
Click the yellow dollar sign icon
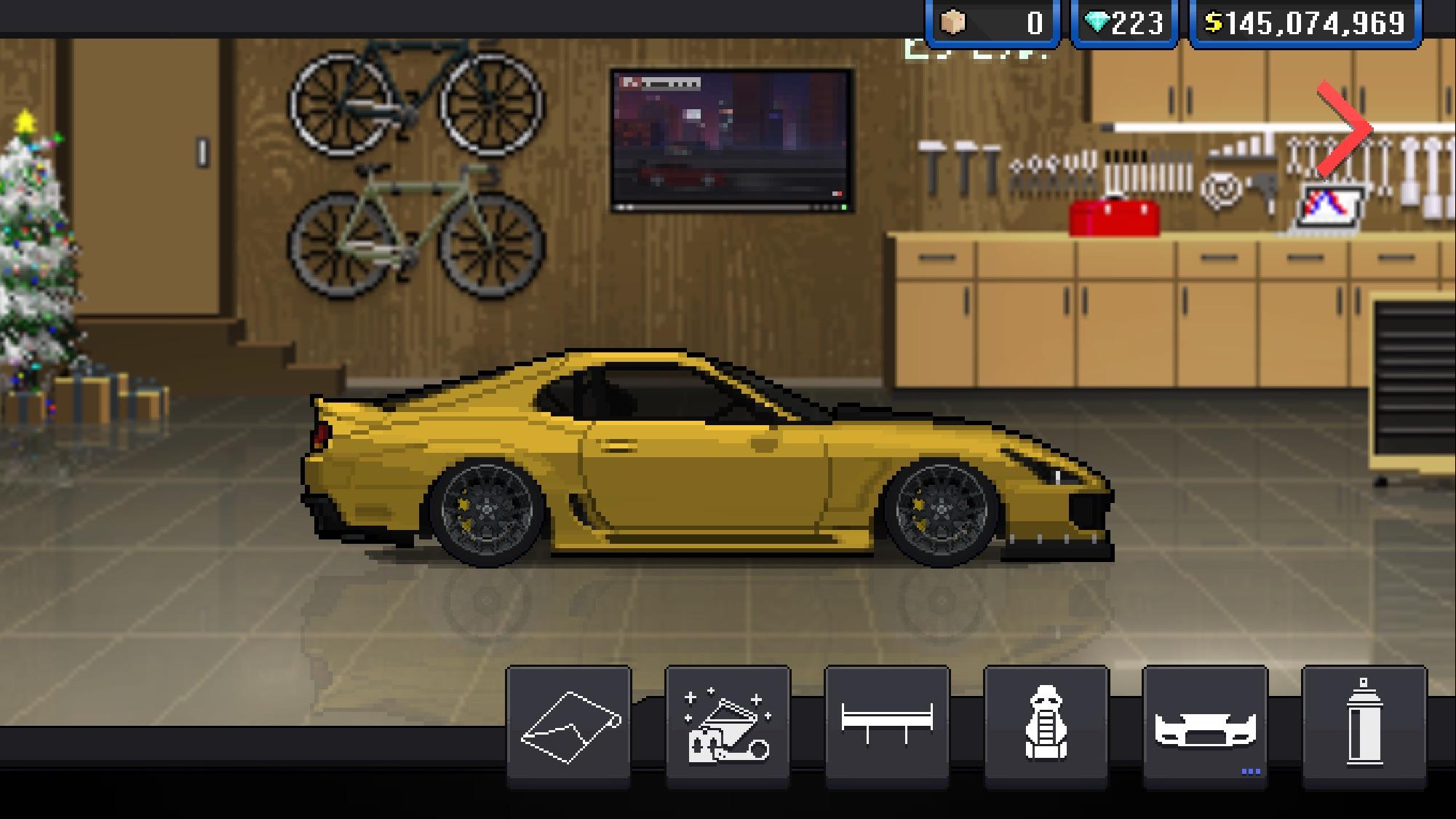[x=1214, y=21]
